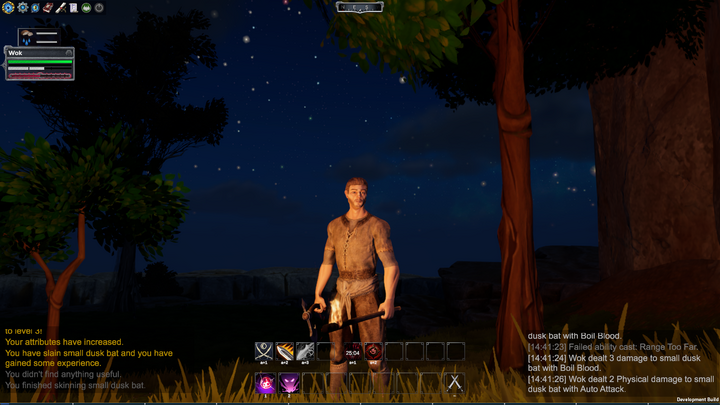Click the compass heading bar

pos(359,7)
